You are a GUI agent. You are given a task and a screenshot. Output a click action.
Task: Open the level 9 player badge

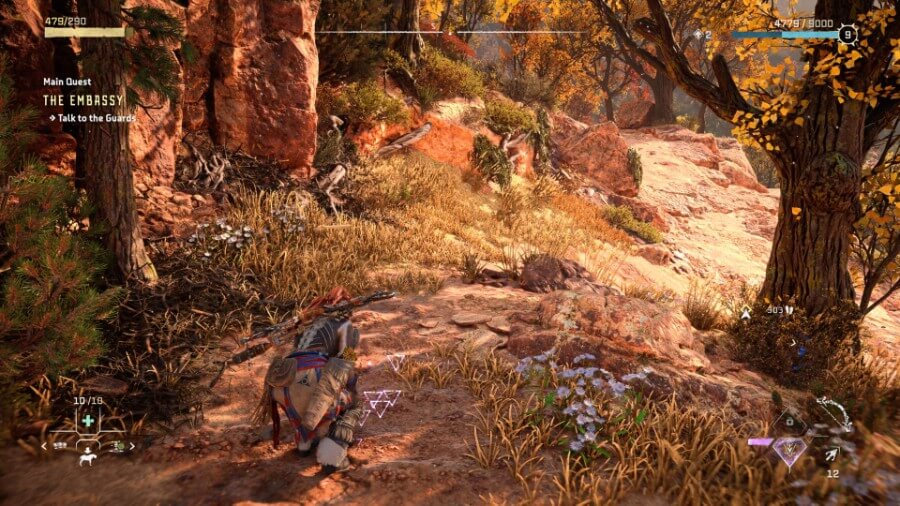pos(847,34)
